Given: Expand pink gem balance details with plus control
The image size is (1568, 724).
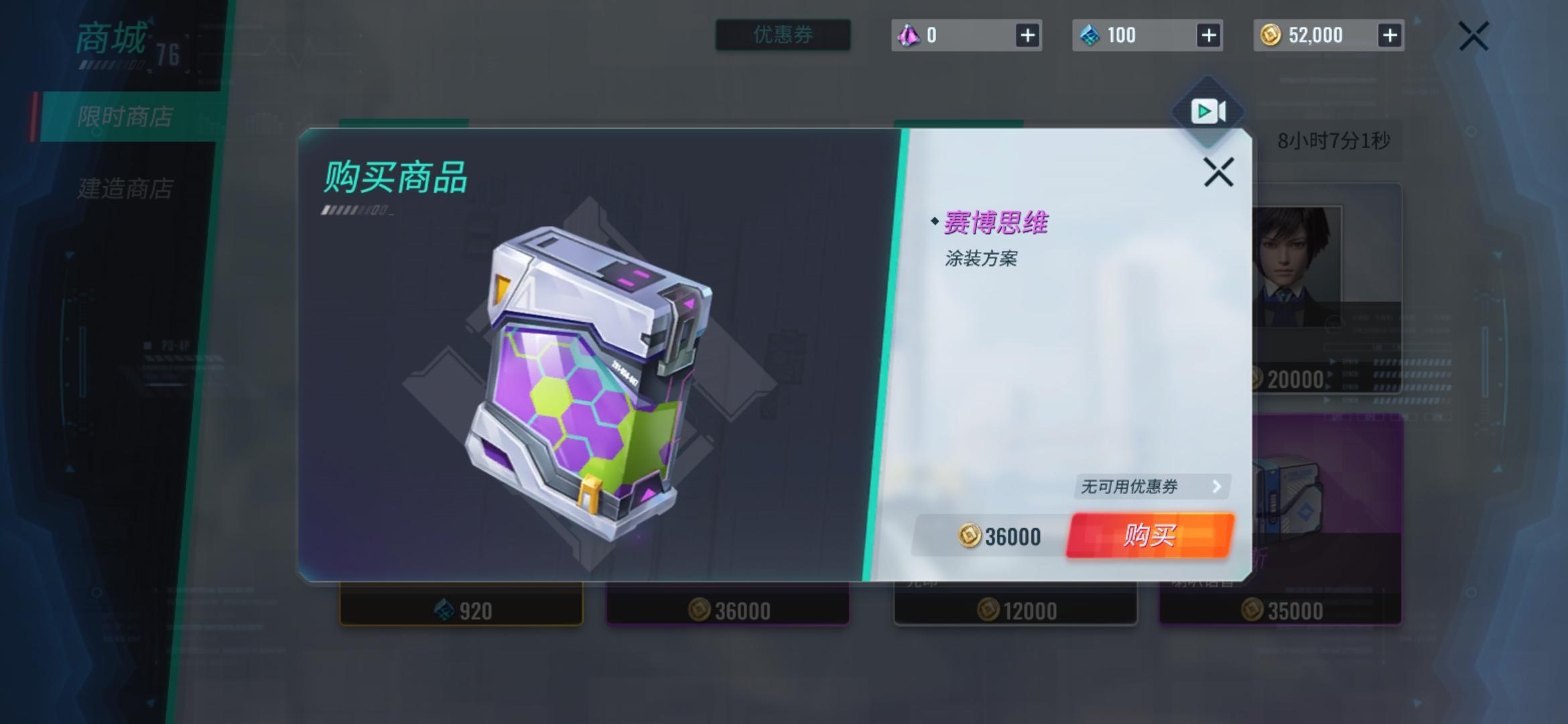Looking at the screenshot, I should (1028, 35).
